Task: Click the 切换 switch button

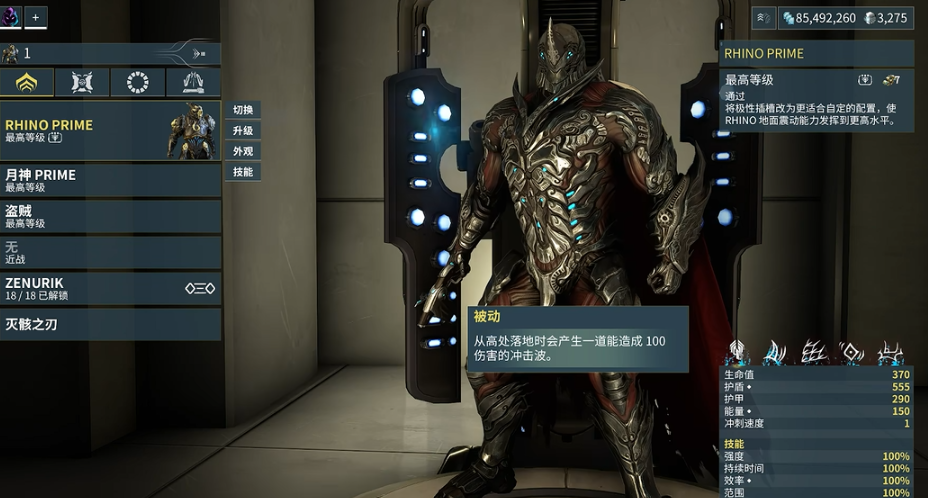Action: pyautogui.click(x=243, y=110)
